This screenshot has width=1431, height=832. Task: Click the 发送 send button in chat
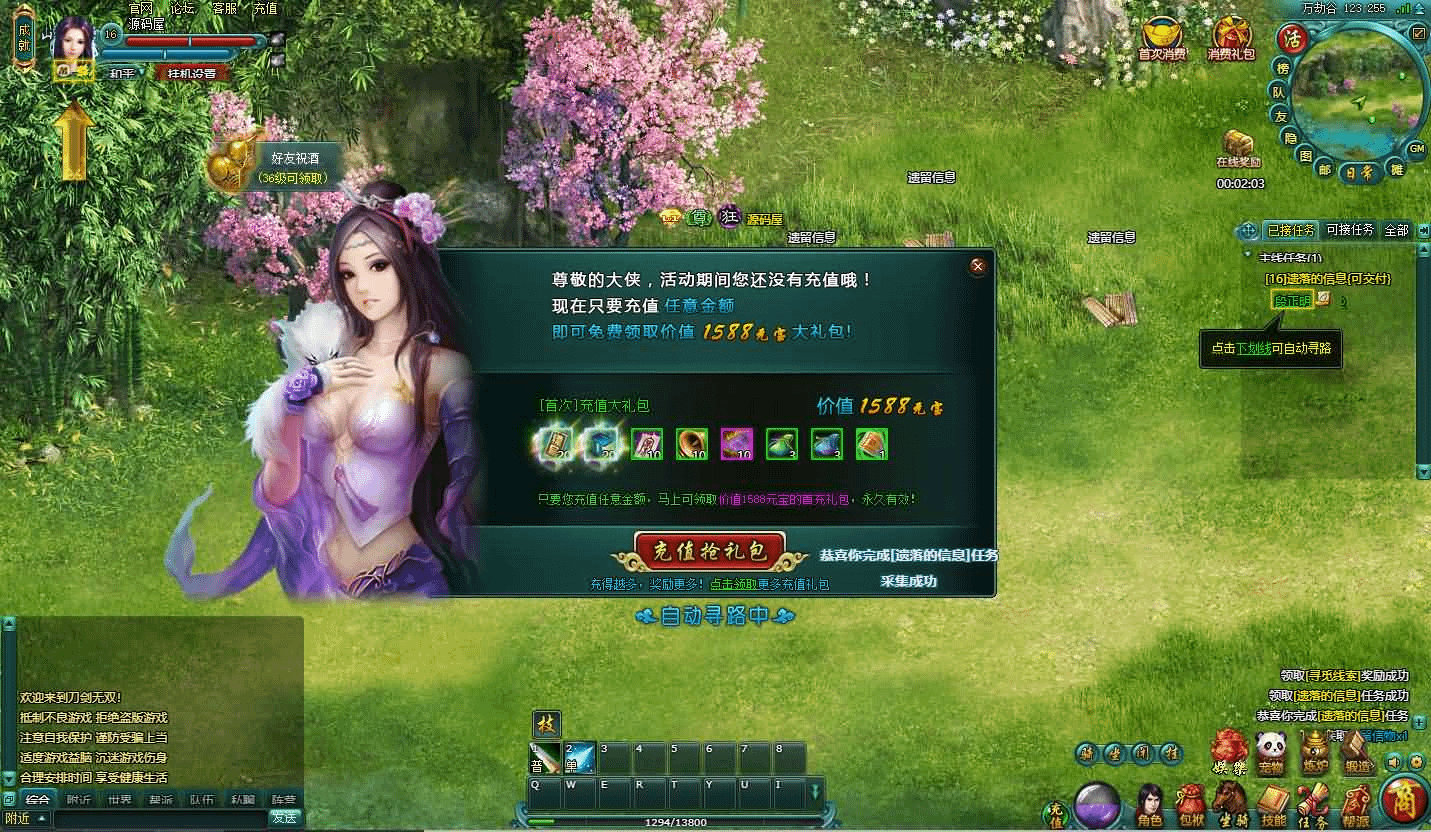[284, 817]
